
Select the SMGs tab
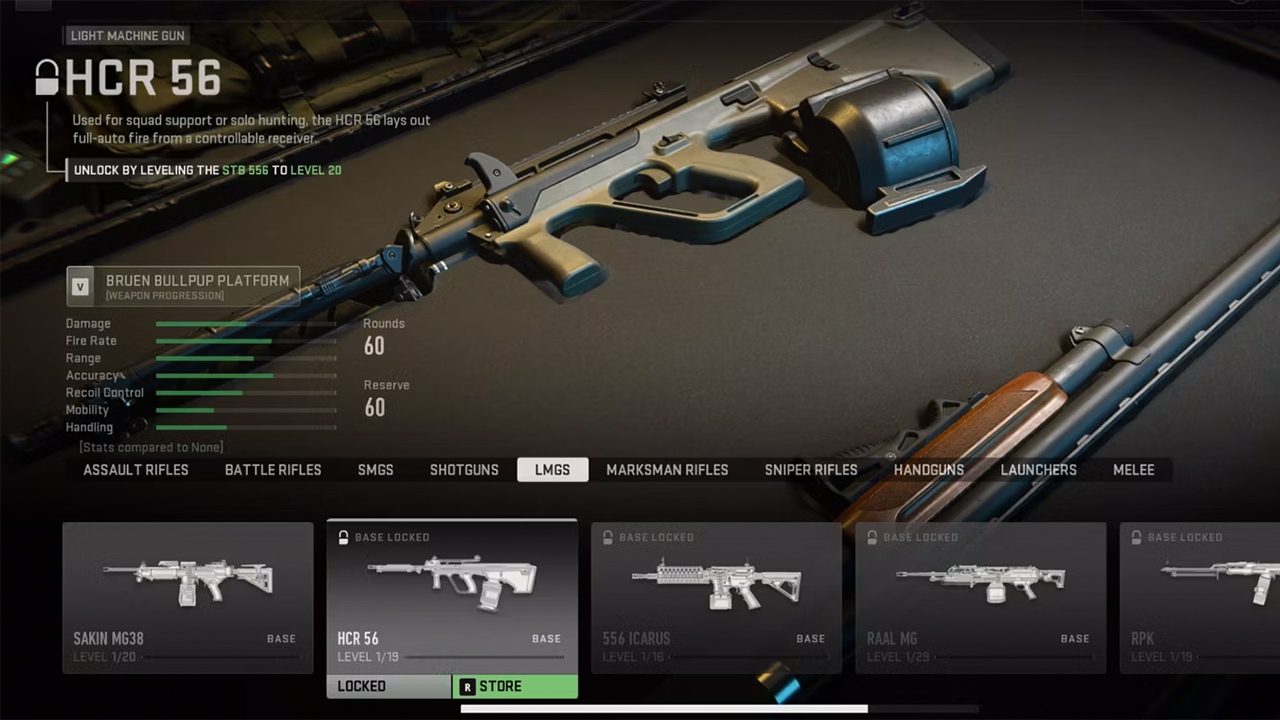376,470
